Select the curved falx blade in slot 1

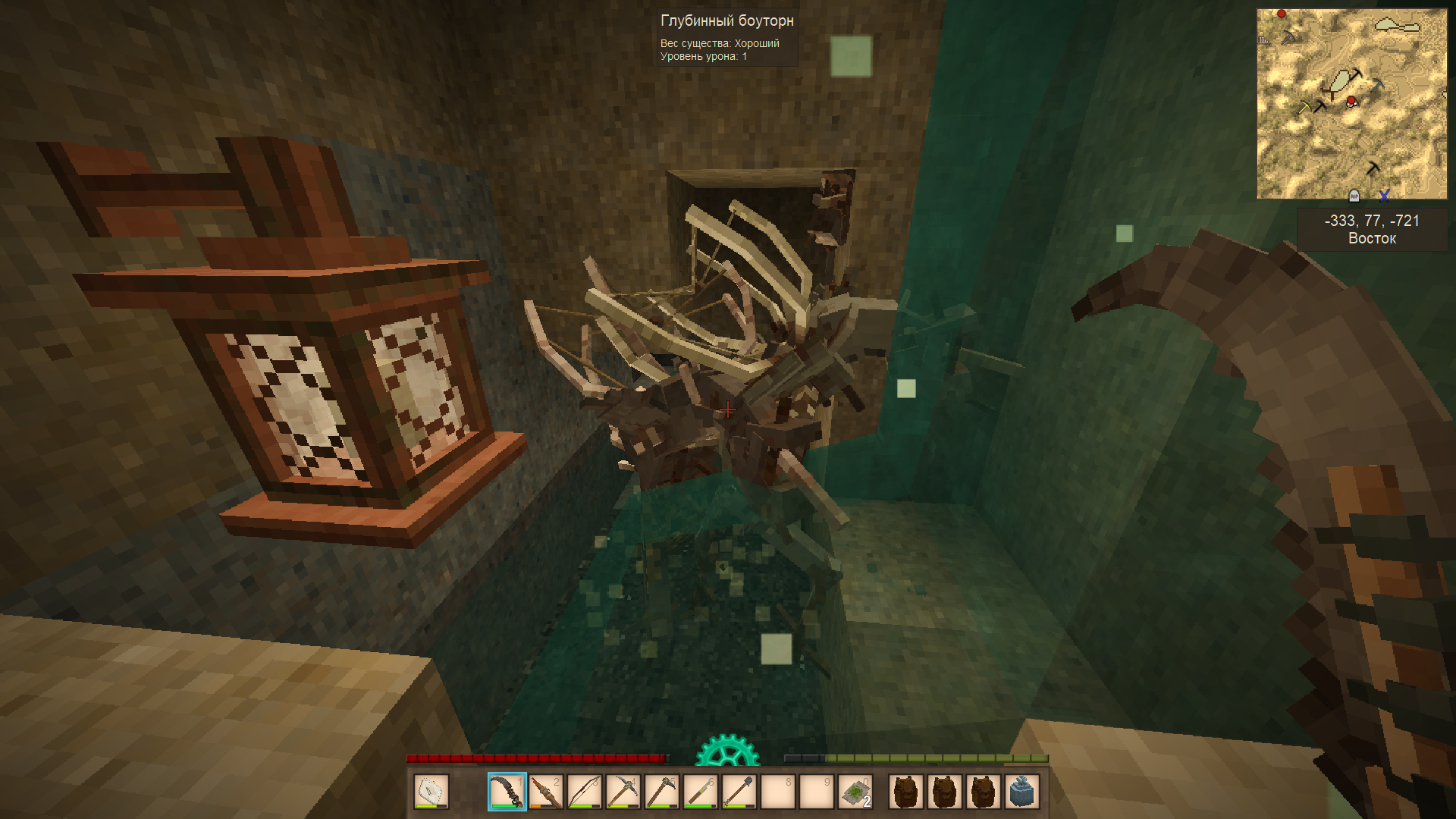point(507,792)
